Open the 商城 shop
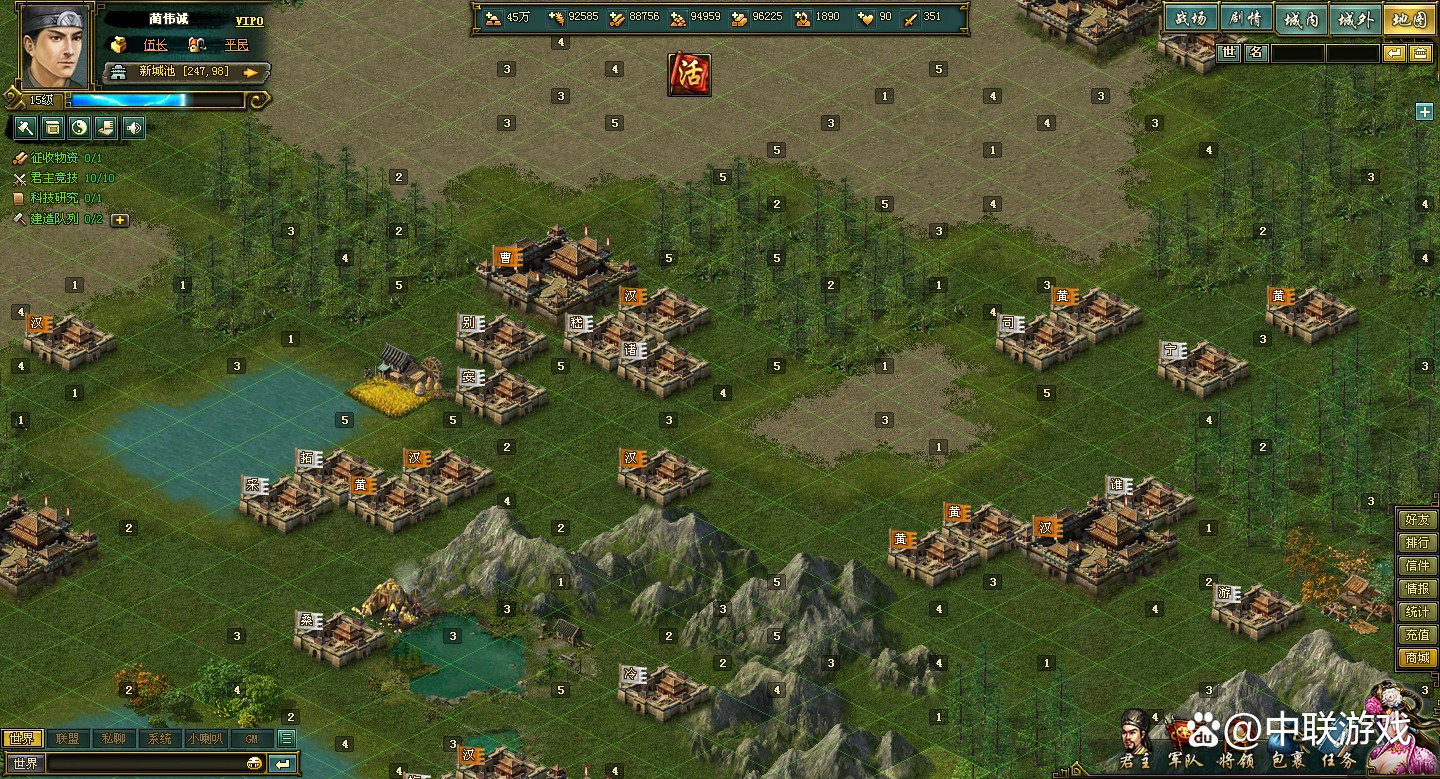This screenshot has width=1440, height=779. pos(1417,658)
